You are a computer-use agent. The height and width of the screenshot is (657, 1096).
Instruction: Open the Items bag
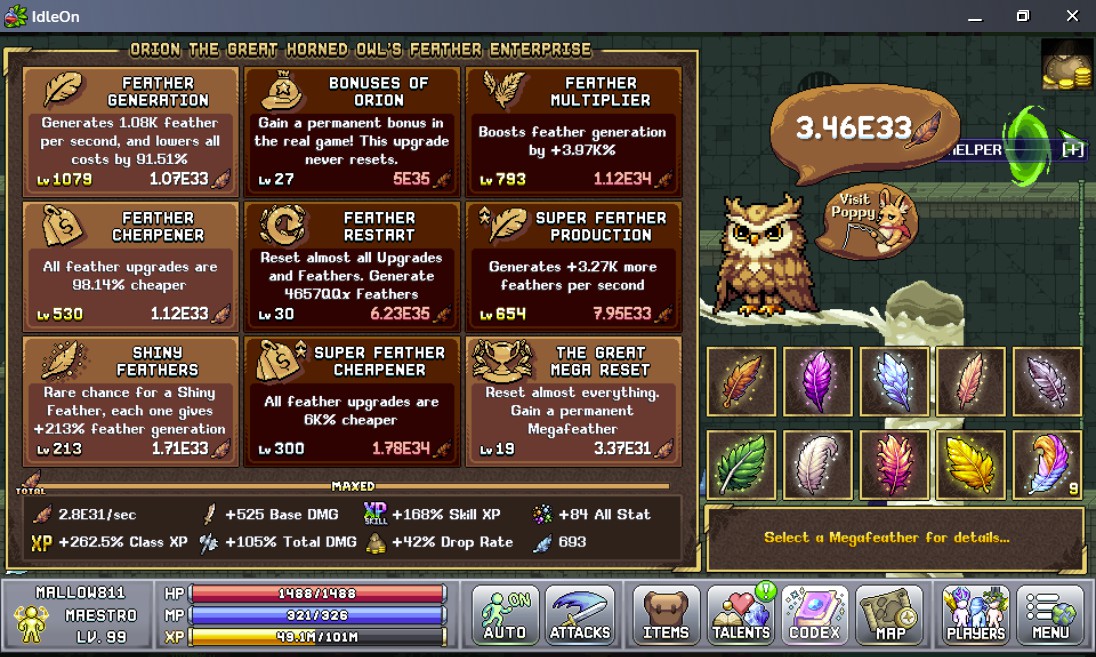coord(666,615)
